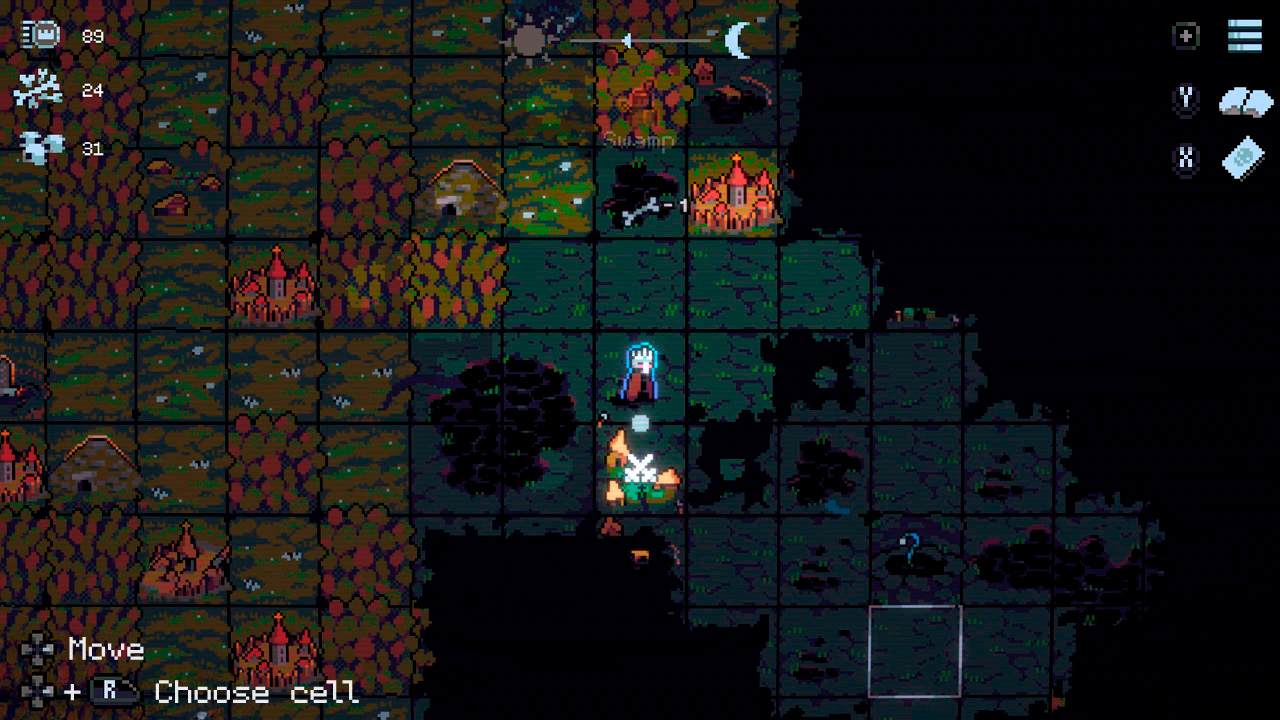The image size is (1280, 720).
Task: Click the cassette resource icon showing 89
Action: pyautogui.click(x=36, y=36)
